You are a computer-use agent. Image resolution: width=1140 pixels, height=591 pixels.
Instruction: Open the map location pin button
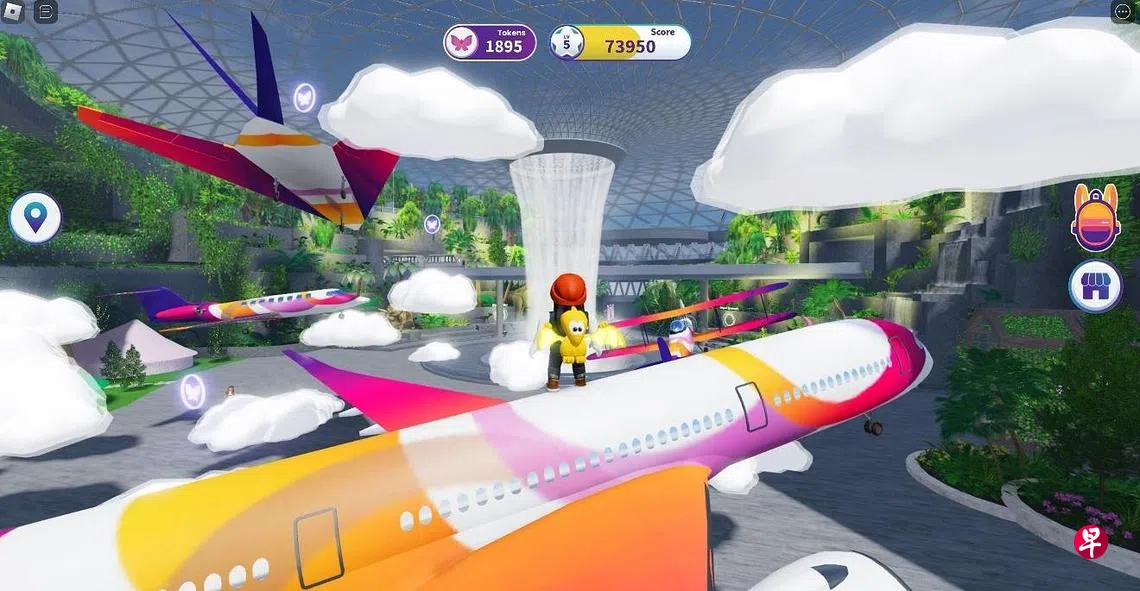[36, 217]
